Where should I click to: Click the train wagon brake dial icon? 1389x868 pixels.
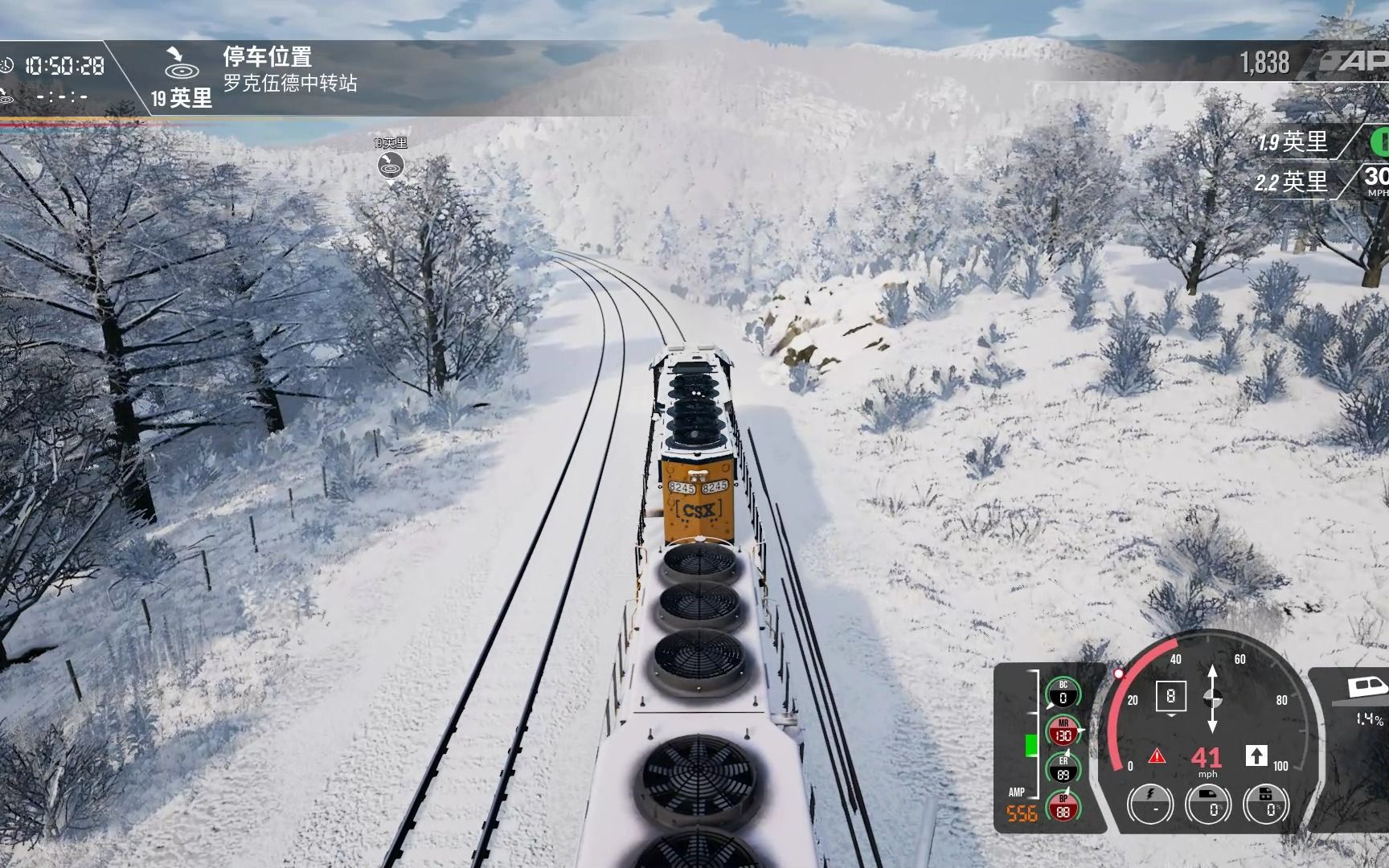(x=1267, y=803)
